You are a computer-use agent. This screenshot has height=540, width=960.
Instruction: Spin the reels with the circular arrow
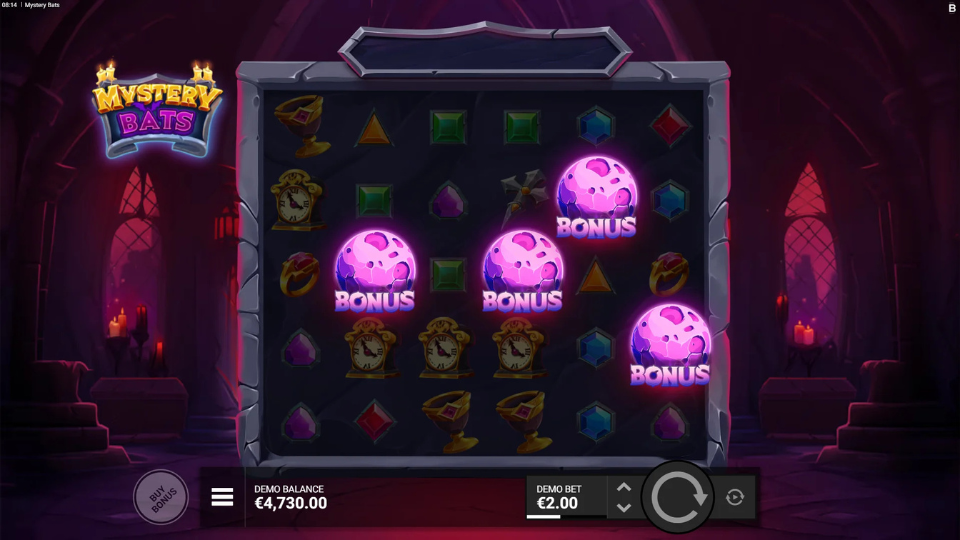pos(679,497)
